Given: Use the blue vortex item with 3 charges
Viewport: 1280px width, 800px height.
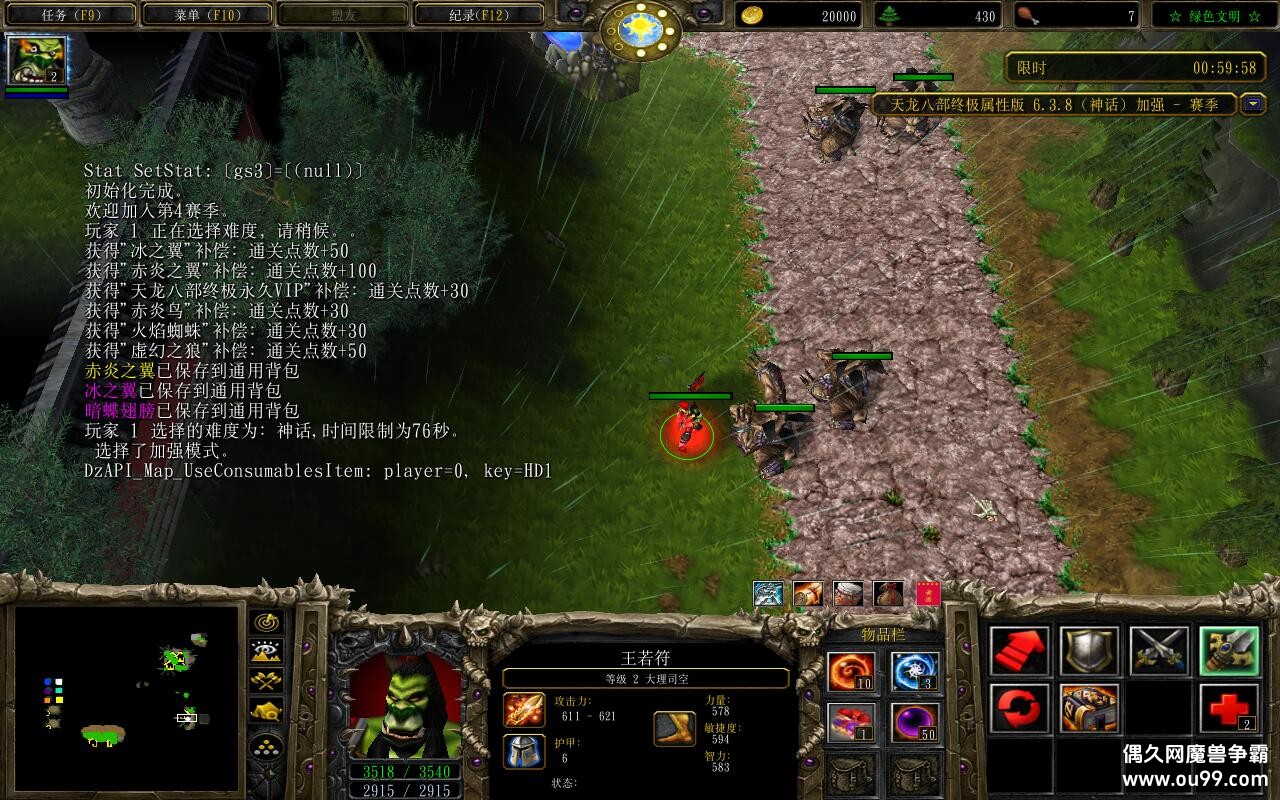Looking at the screenshot, I should click(x=915, y=671).
